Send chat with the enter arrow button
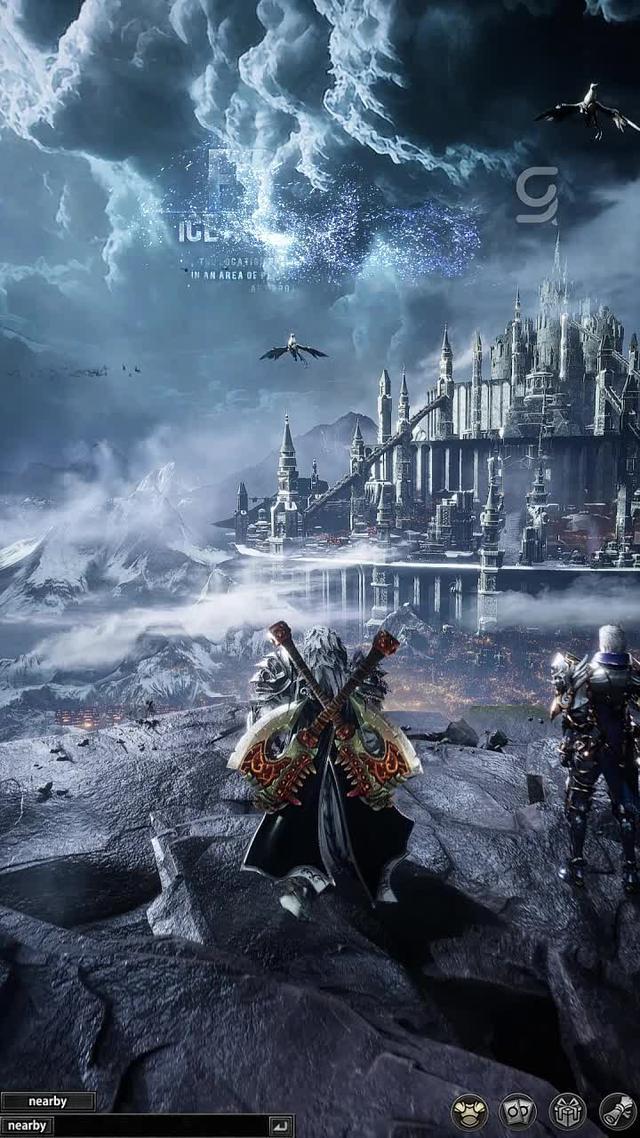 pos(279,1126)
